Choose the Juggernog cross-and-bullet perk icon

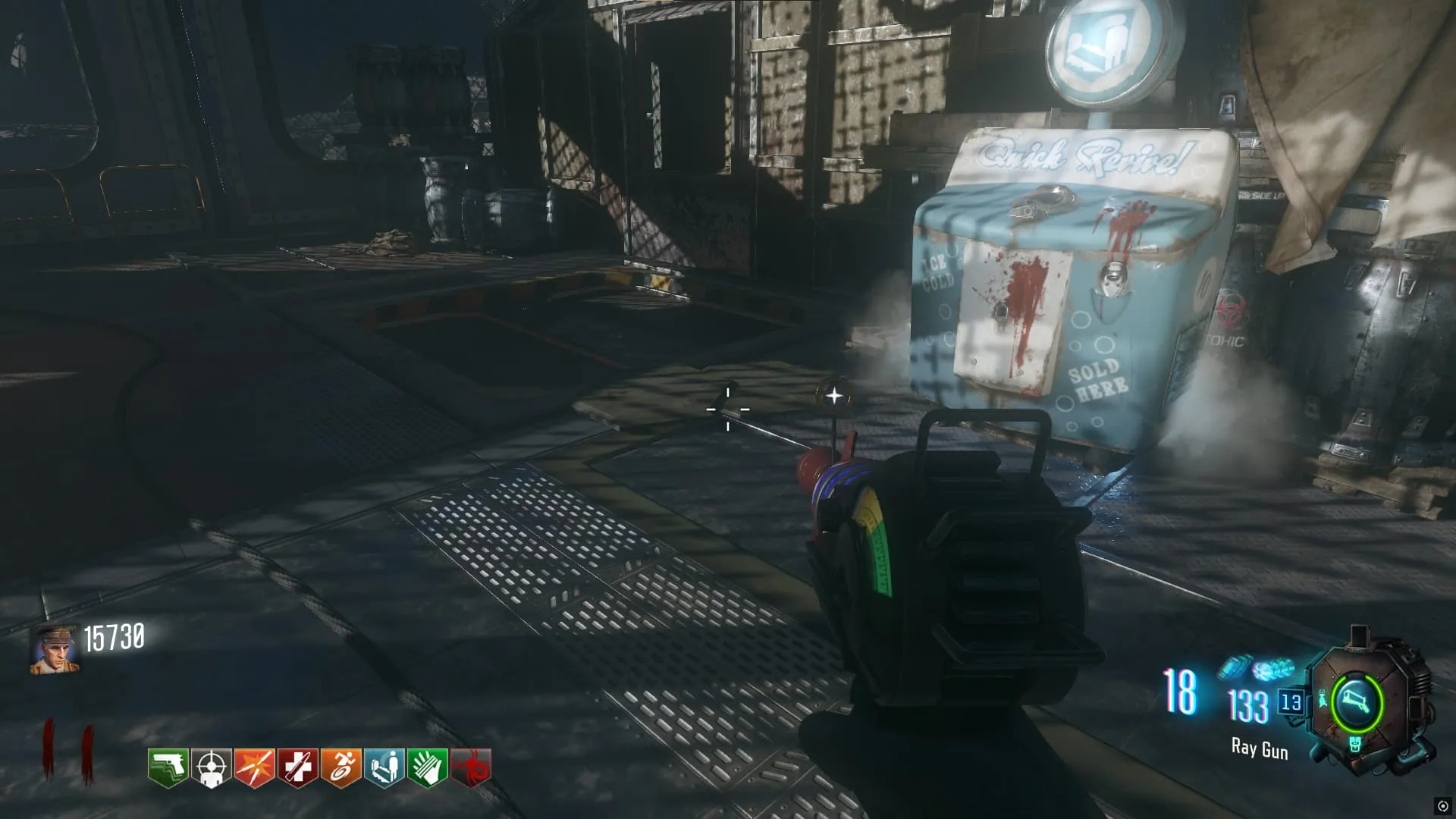297,767
